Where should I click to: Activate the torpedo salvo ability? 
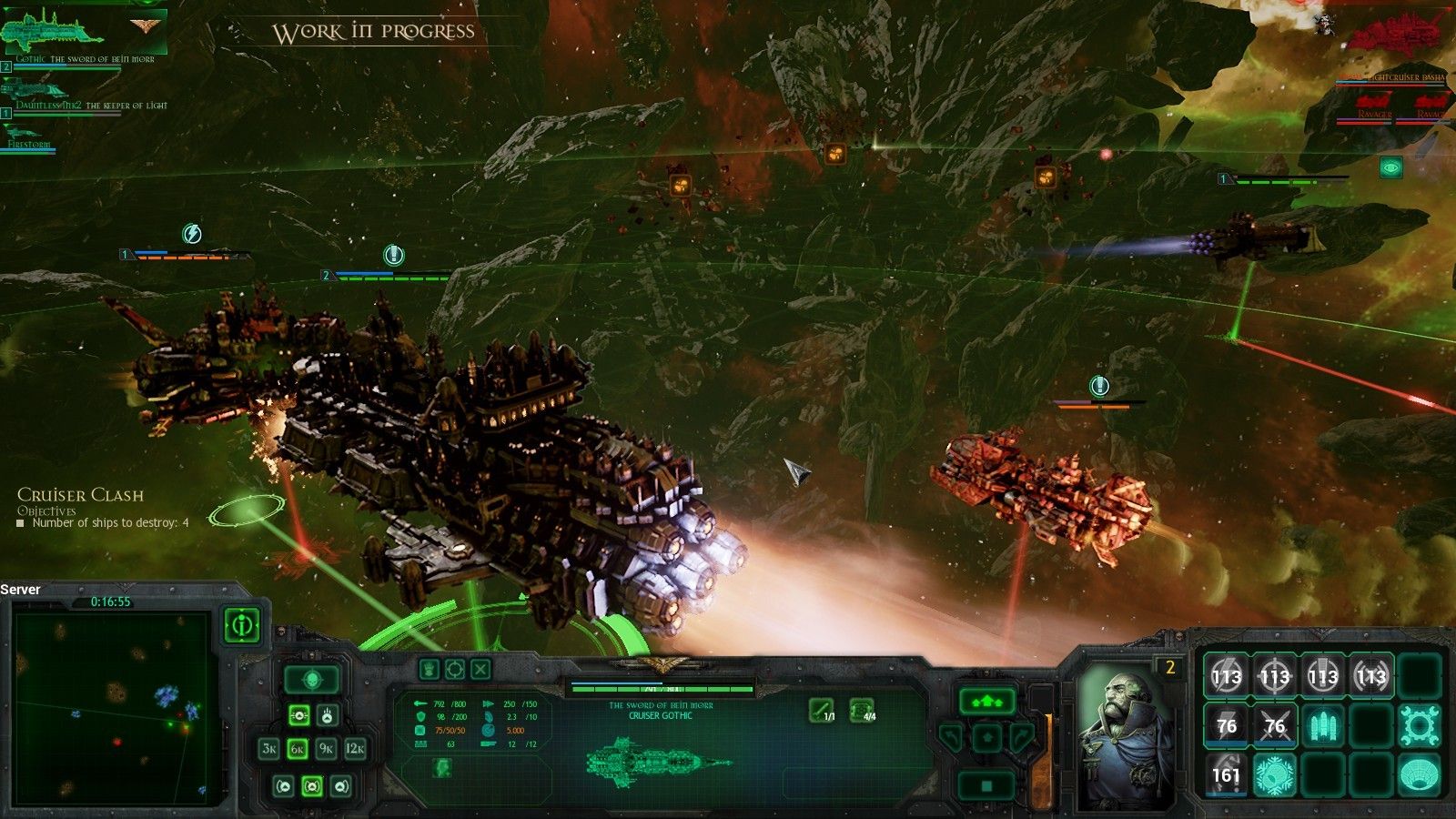[1322, 725]
